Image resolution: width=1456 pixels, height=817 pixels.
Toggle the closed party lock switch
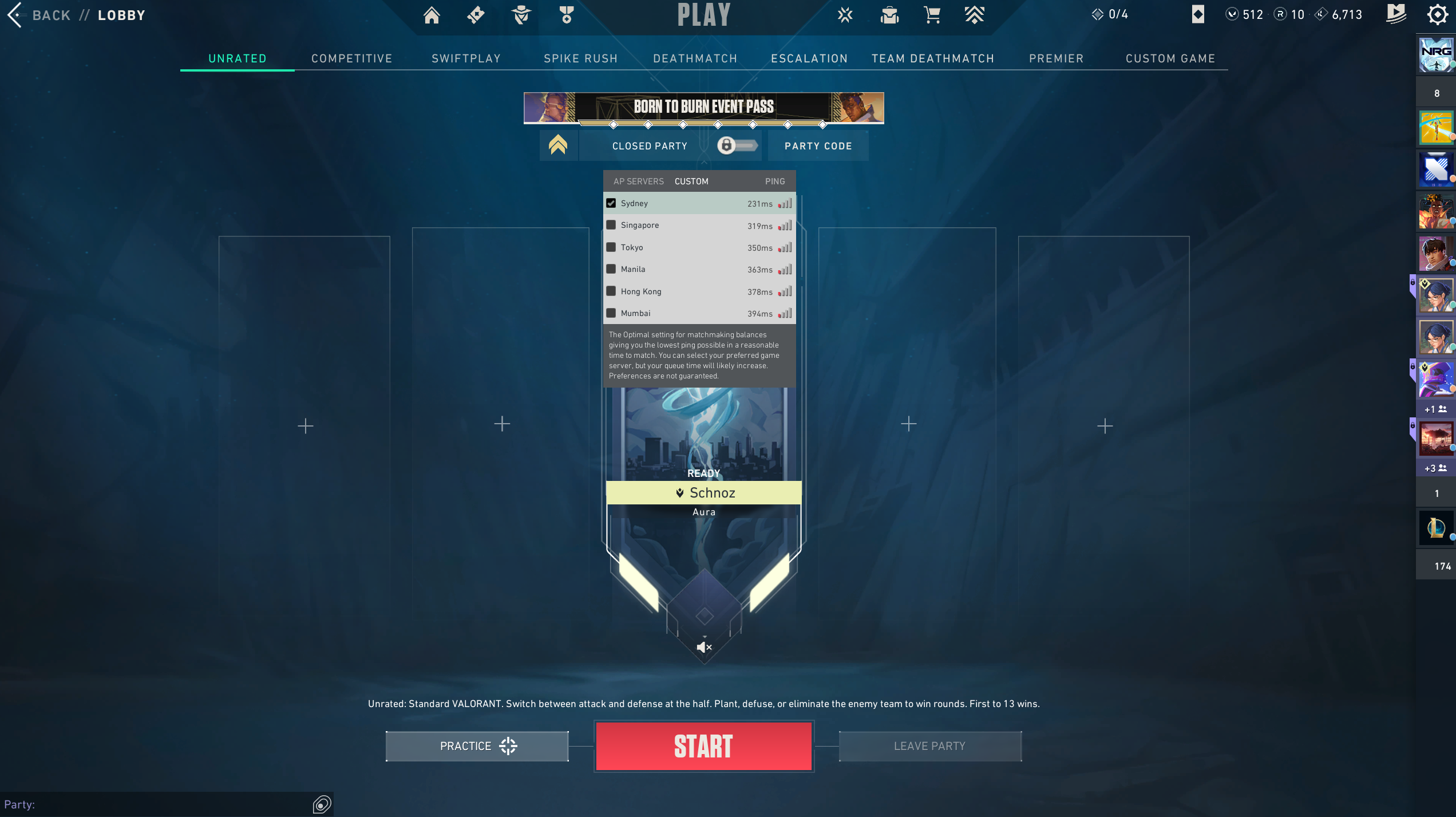click(x=737, y=145)
